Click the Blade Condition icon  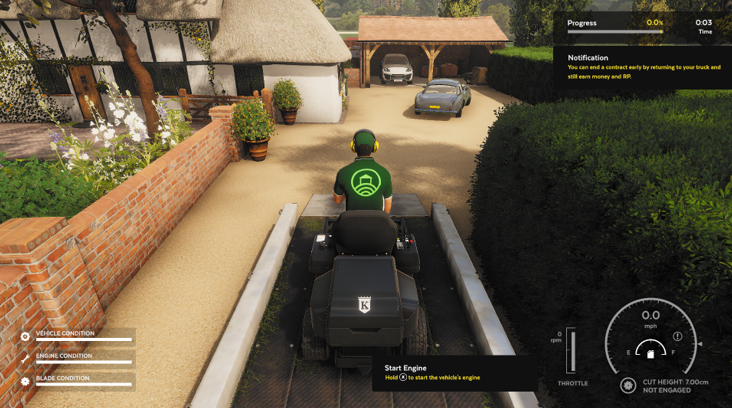pyautogui.click(x=25, y=382)
